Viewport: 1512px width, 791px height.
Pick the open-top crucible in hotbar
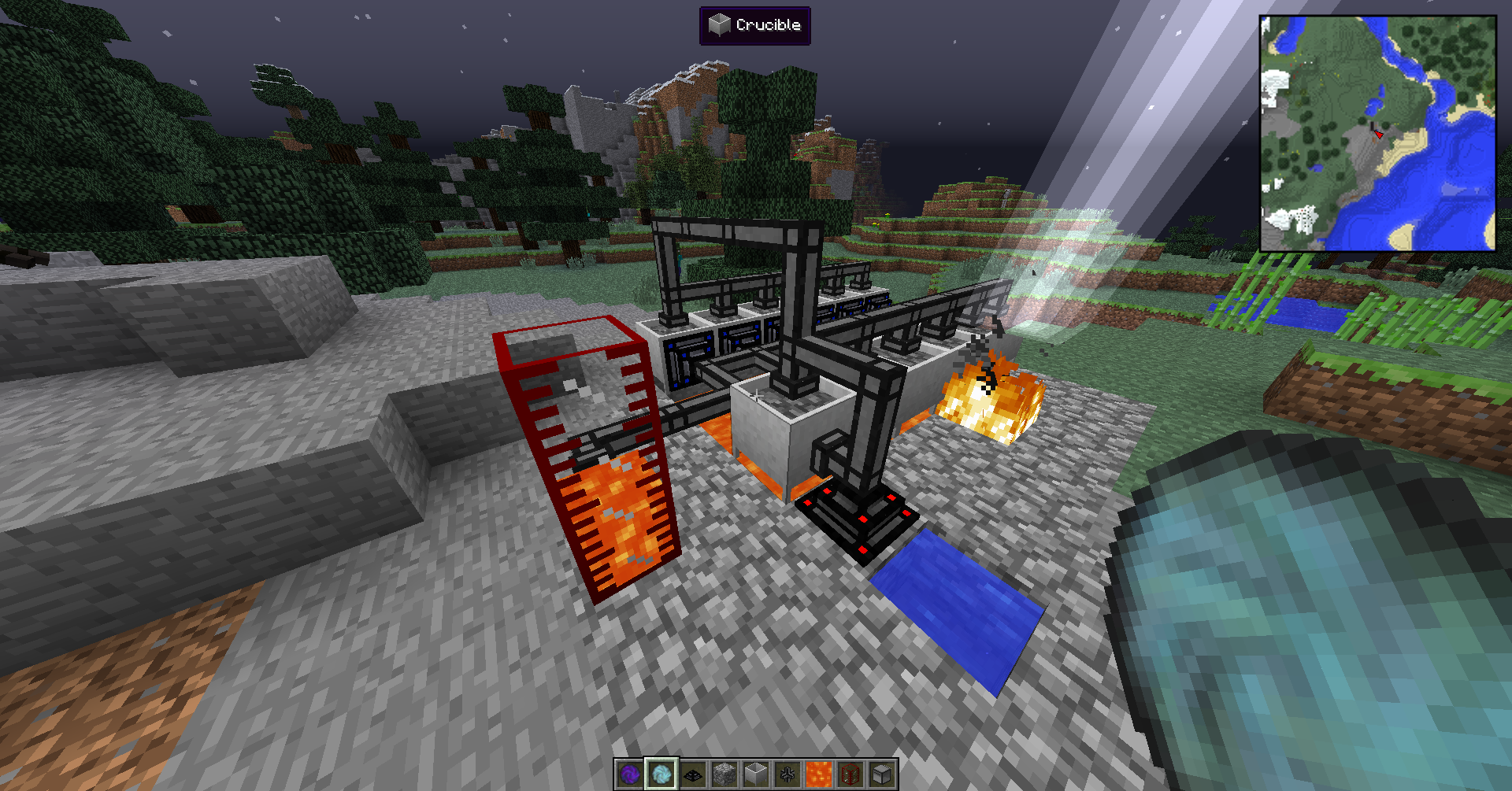[755, 774]
